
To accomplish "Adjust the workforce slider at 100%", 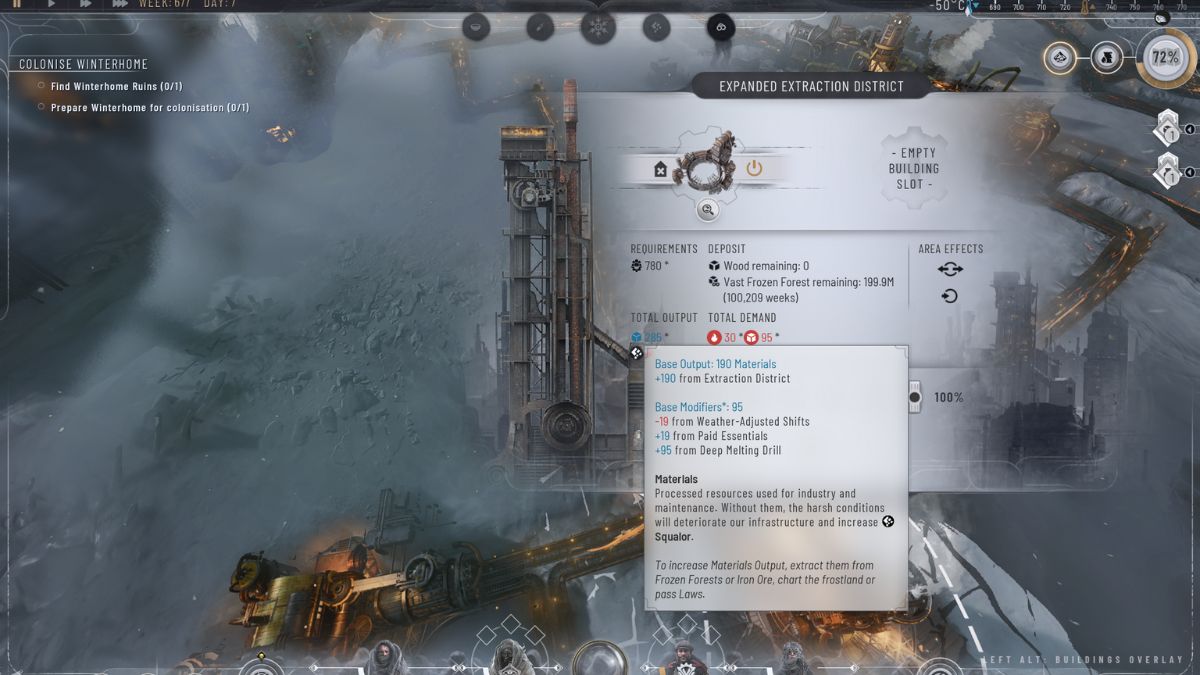I will click(x=914, y=397).
